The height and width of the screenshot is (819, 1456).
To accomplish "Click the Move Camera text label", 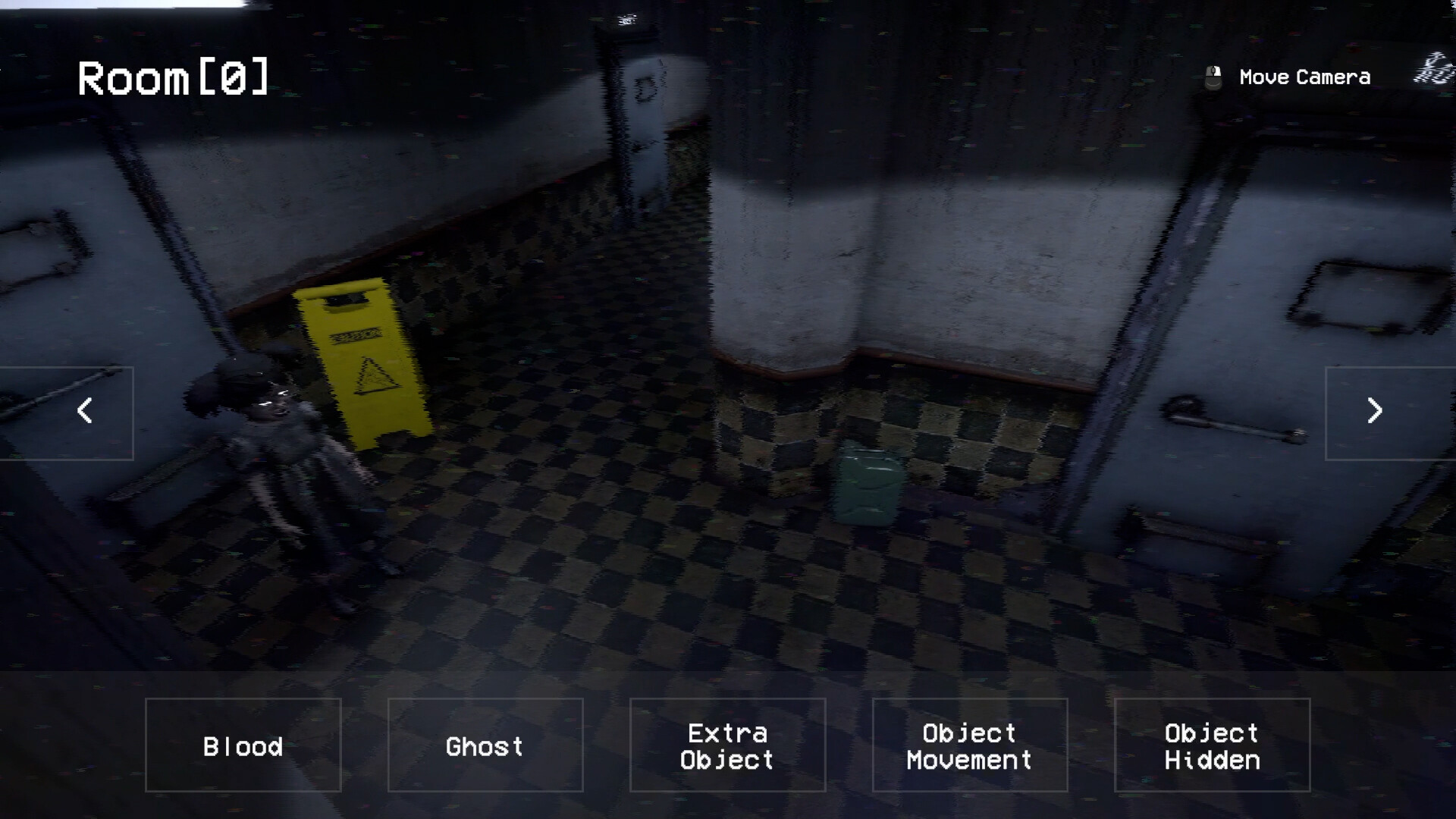I will 1304,76.
